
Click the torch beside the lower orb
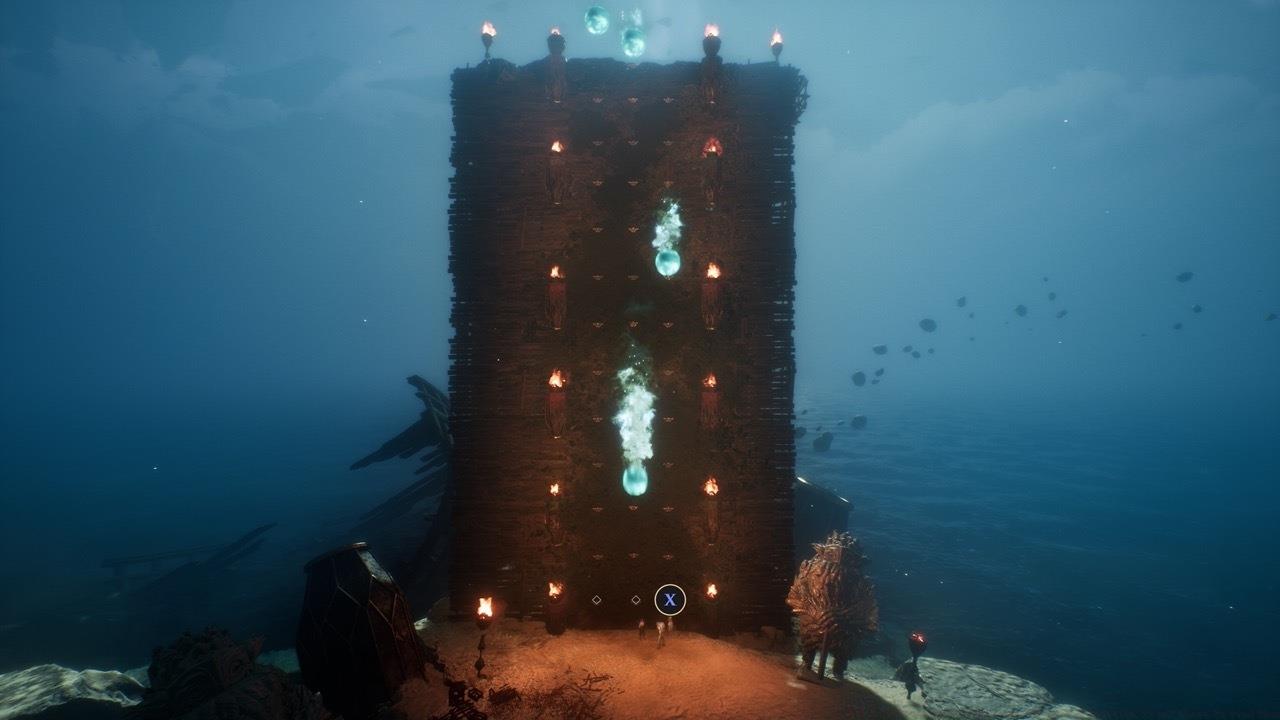pyautogui.click(x=712, y=486)
